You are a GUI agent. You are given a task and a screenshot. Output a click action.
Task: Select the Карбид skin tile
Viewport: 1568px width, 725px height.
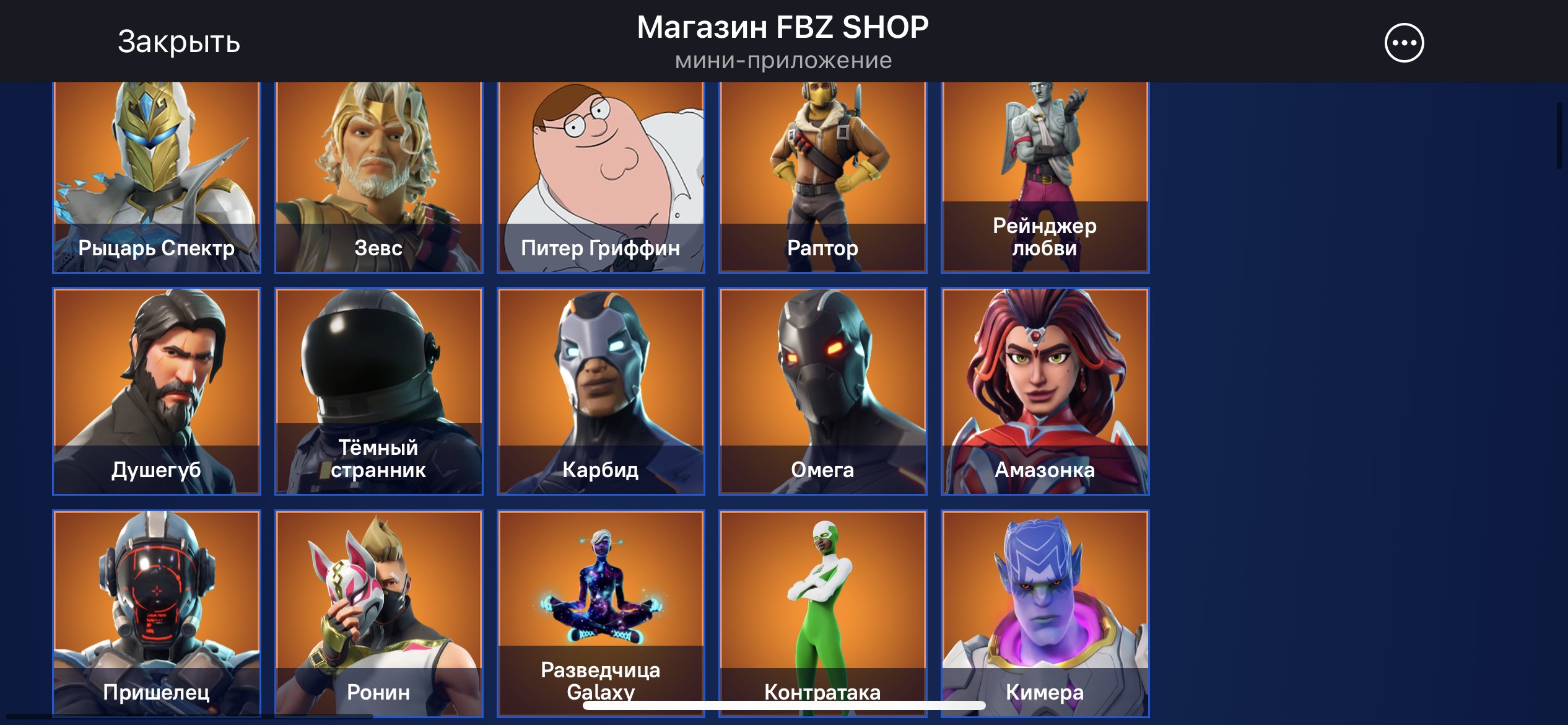point(602,390)
